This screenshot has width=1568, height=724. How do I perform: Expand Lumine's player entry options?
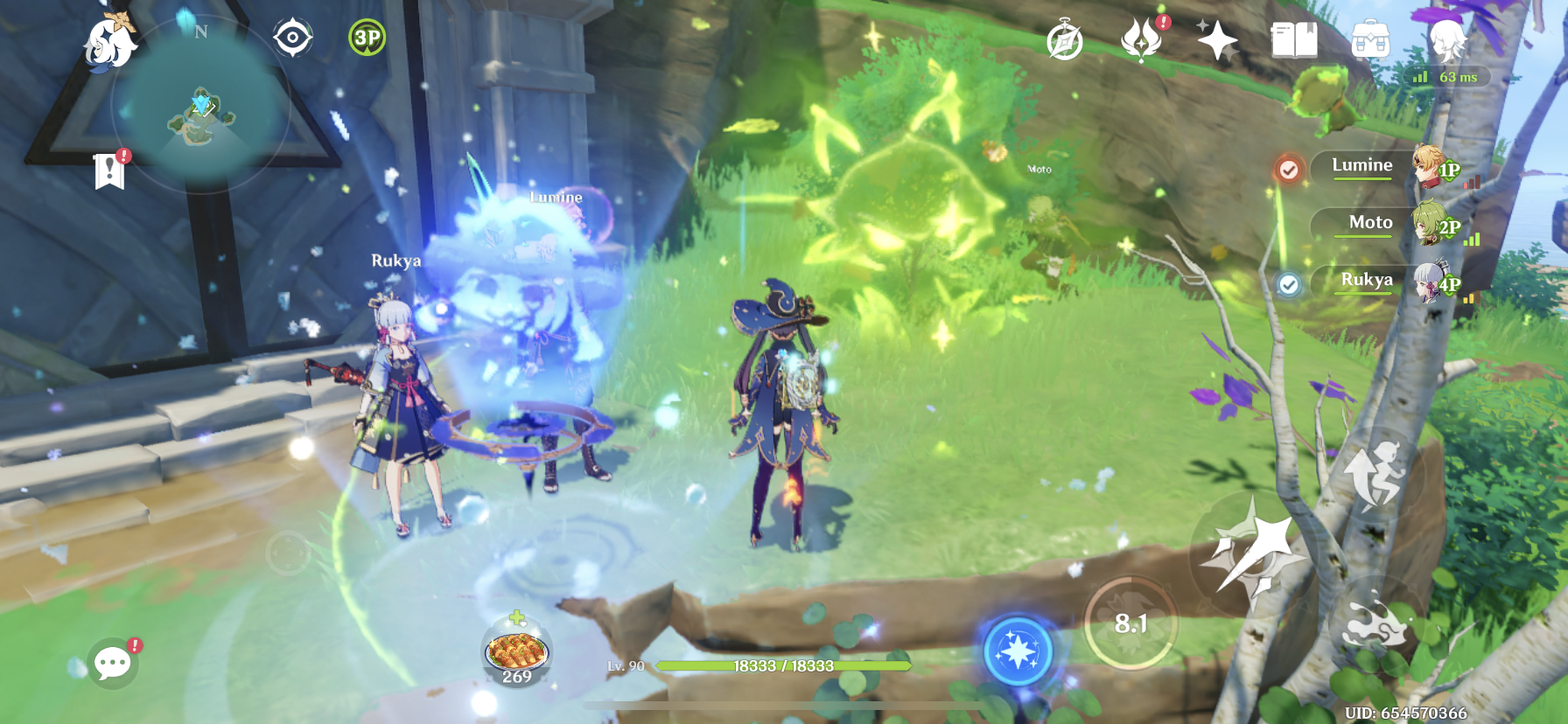[1361, 165]
